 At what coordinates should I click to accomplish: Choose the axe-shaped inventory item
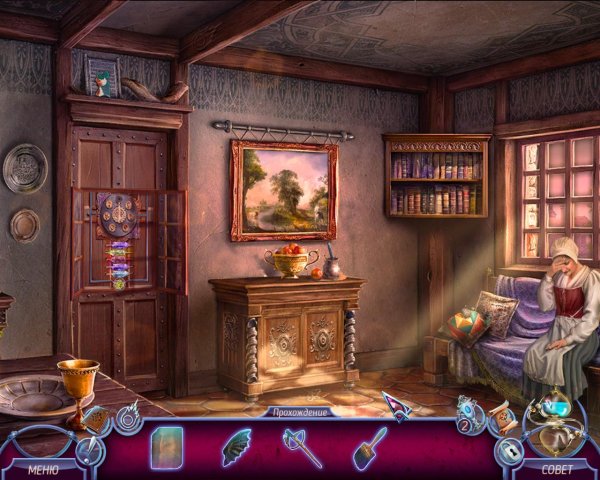[x=301, y=445]
